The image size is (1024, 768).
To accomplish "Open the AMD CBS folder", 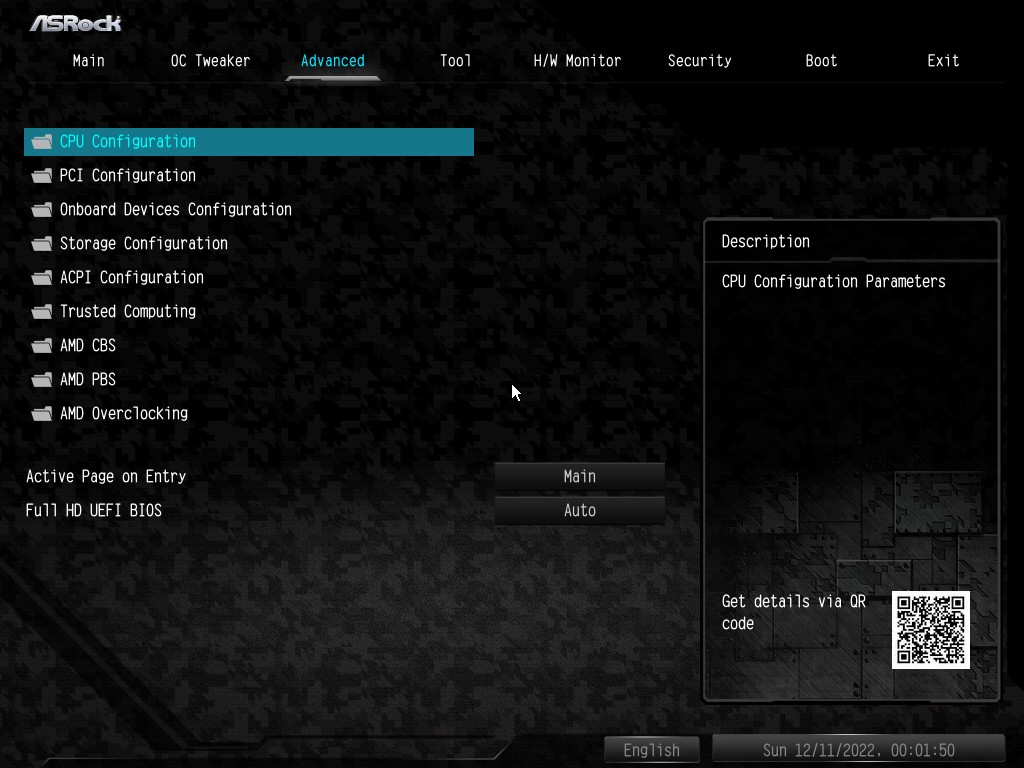I will pos(88,346).
